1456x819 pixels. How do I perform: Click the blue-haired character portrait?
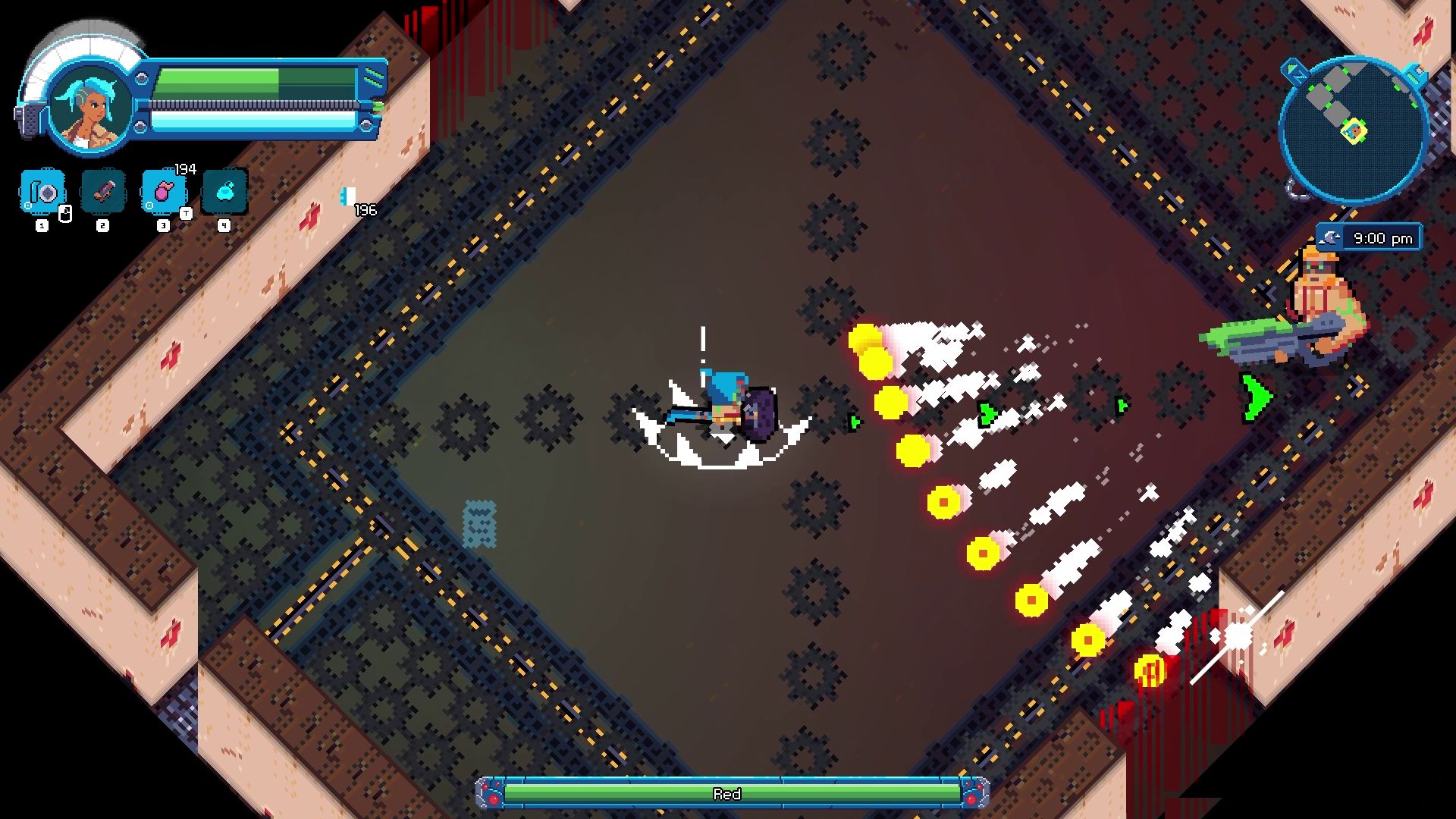point(89,104)
